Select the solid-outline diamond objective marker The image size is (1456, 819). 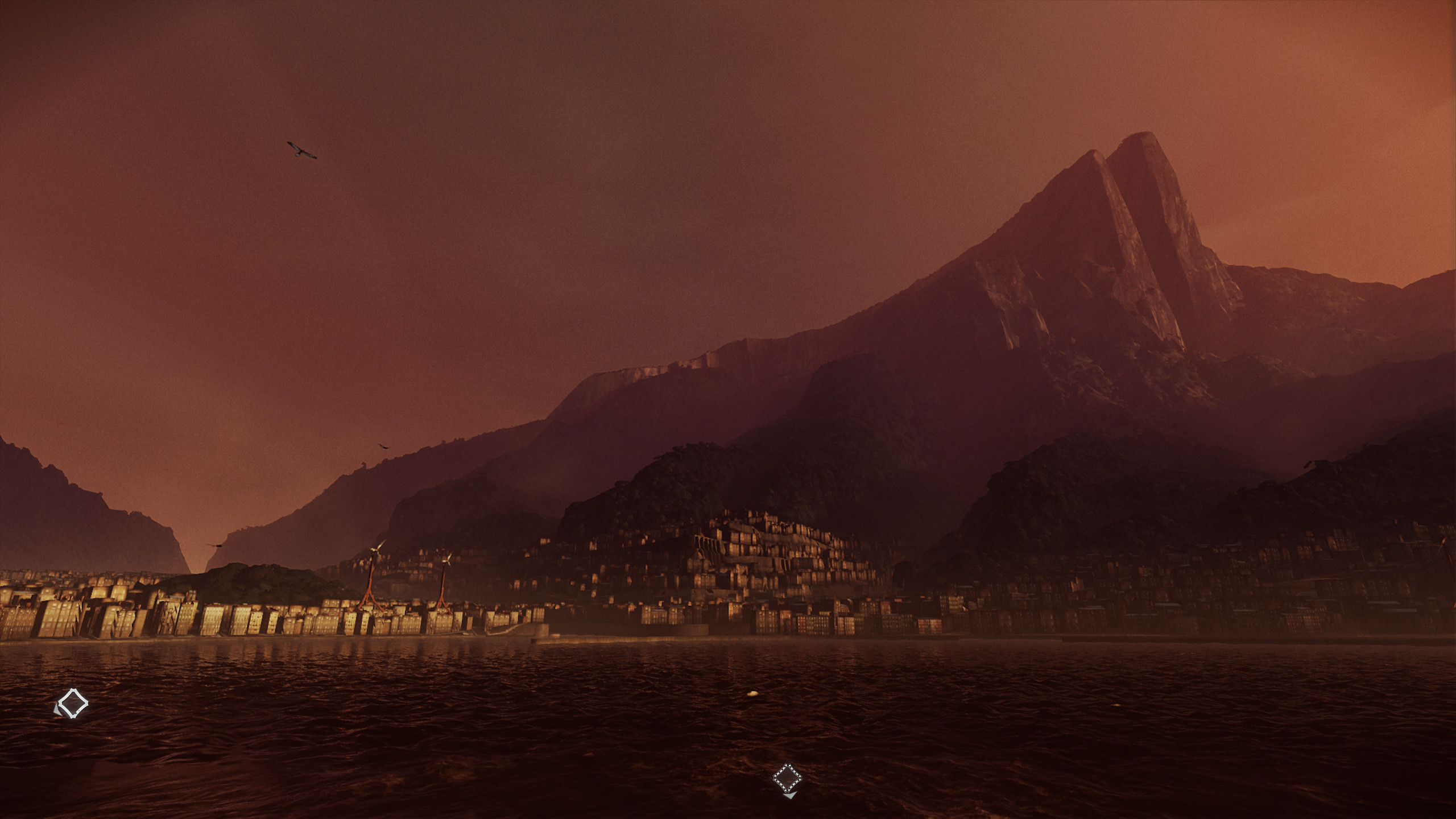pos(73,704)
